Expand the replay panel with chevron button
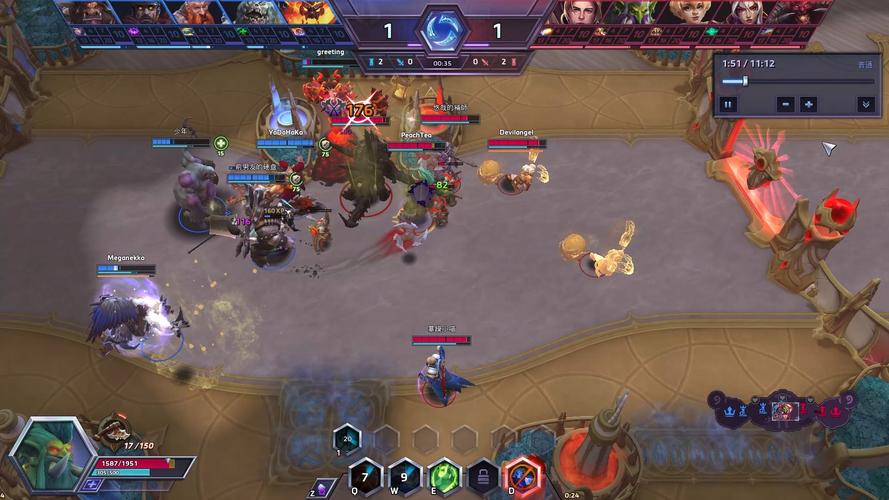The image size is (889, 500). coord(865,104)
